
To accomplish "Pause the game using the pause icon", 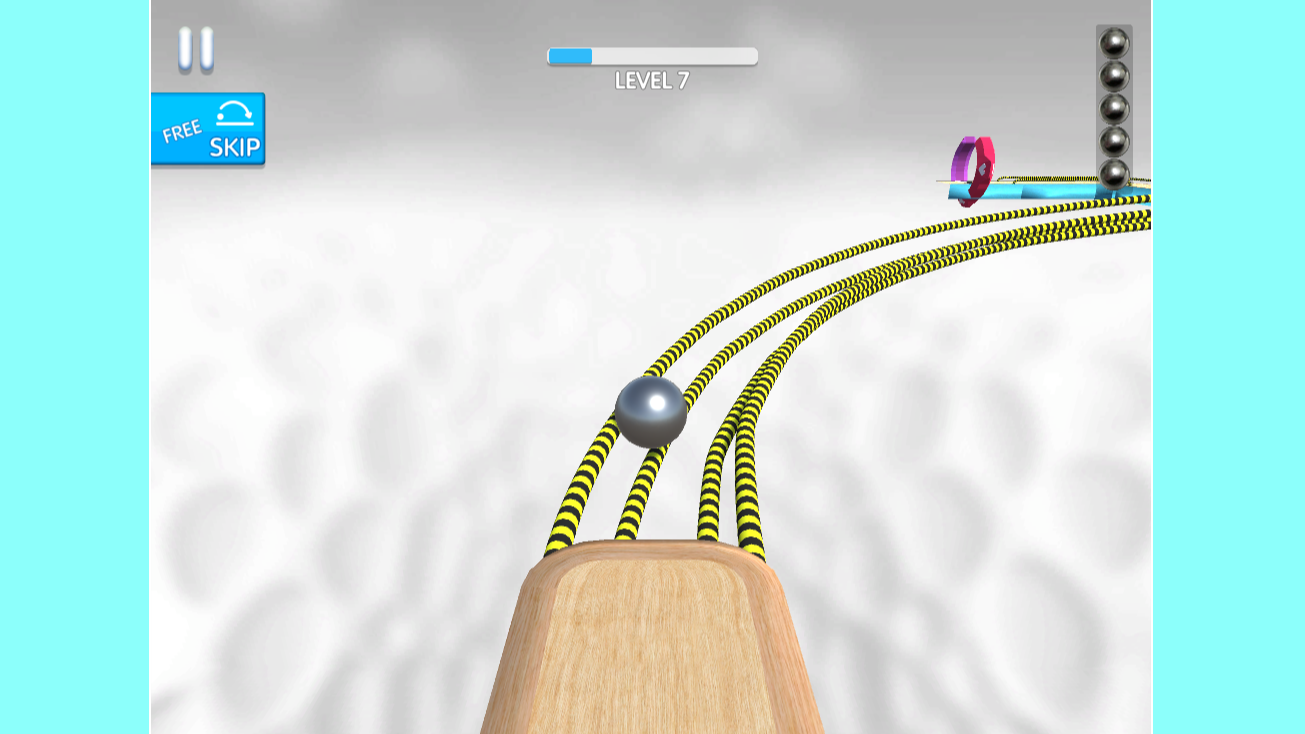I will (195, 48).
